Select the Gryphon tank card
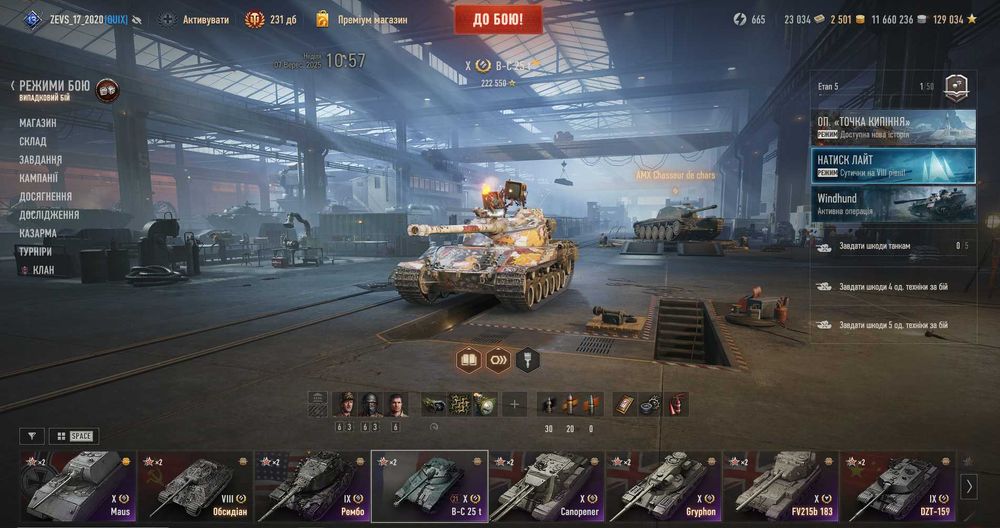The image size is (1000, 528). tap(664, 485)
